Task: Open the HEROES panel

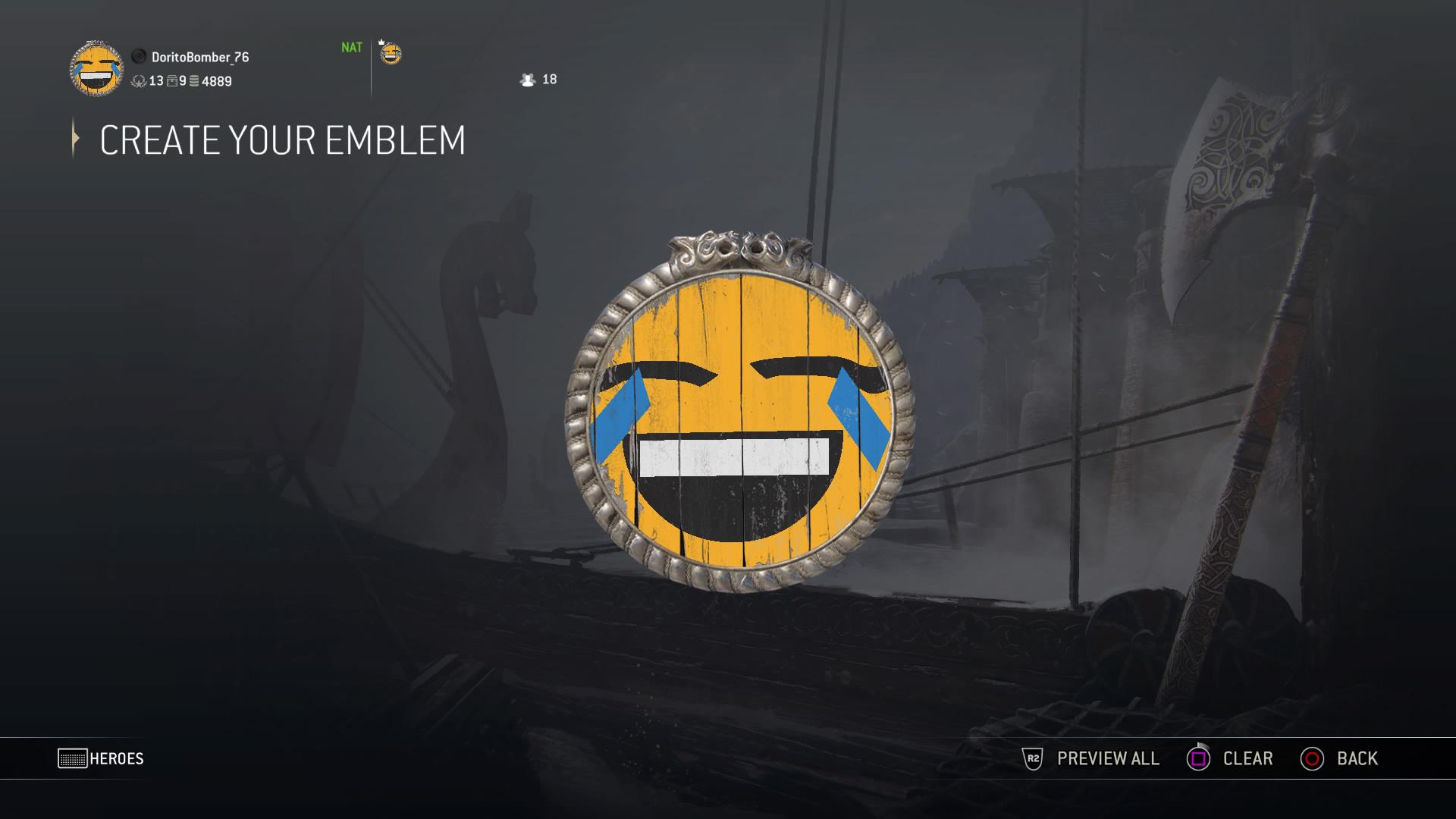Action: coord(119,758)
